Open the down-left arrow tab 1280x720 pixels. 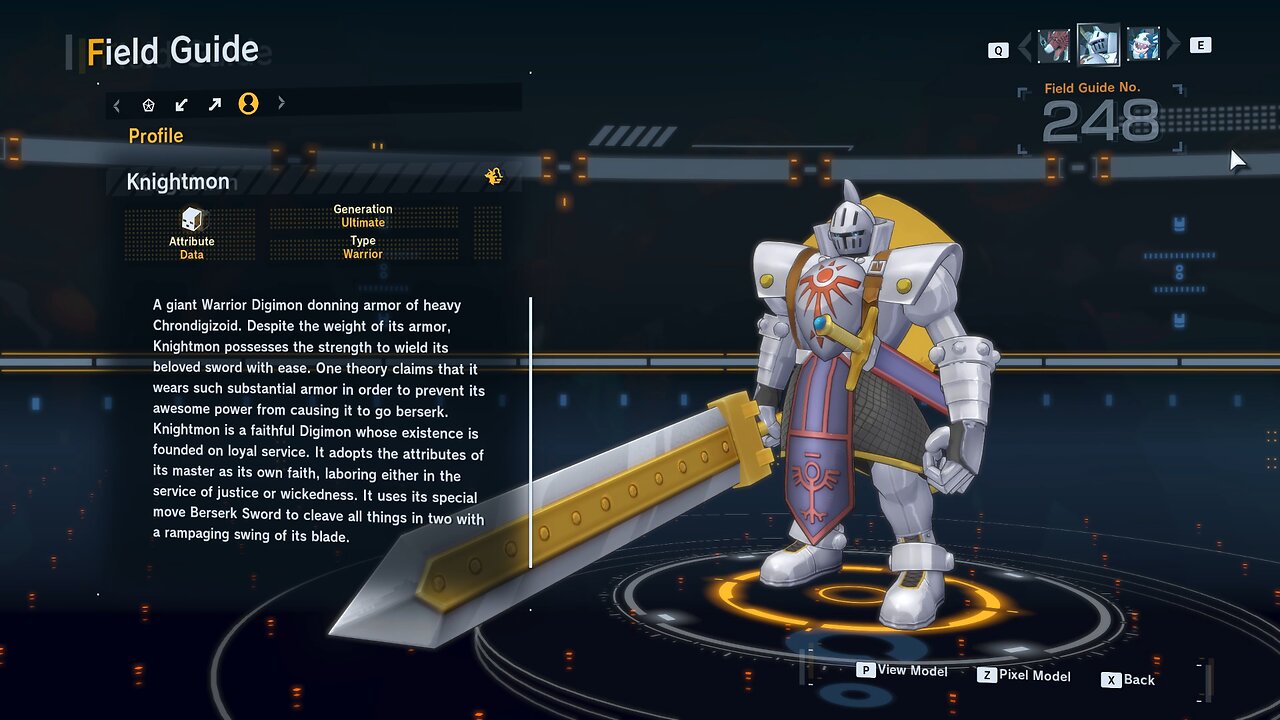click(x=181, y=104)
